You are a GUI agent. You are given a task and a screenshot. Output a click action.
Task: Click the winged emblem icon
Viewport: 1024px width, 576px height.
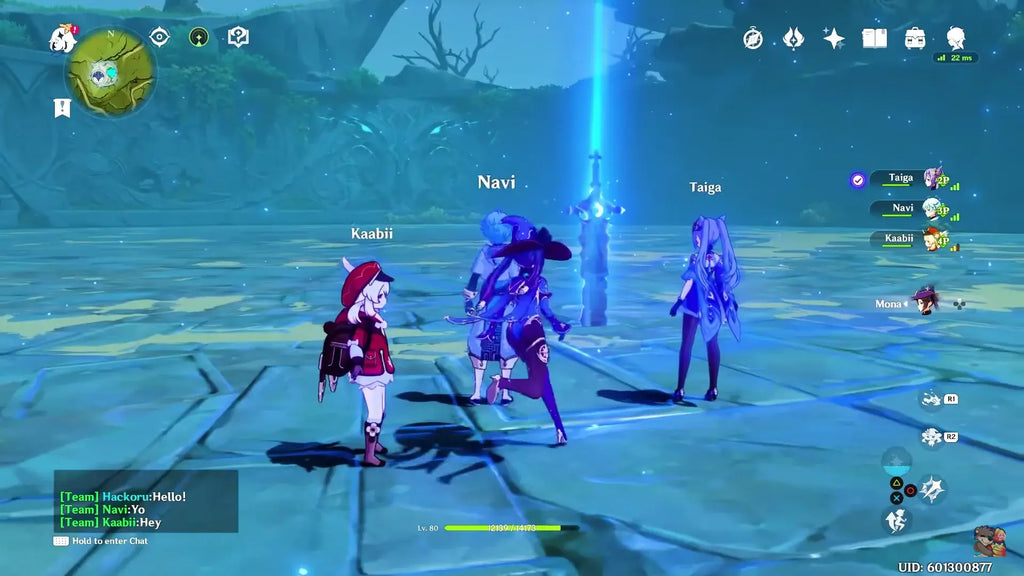click(x=793, y=38)
